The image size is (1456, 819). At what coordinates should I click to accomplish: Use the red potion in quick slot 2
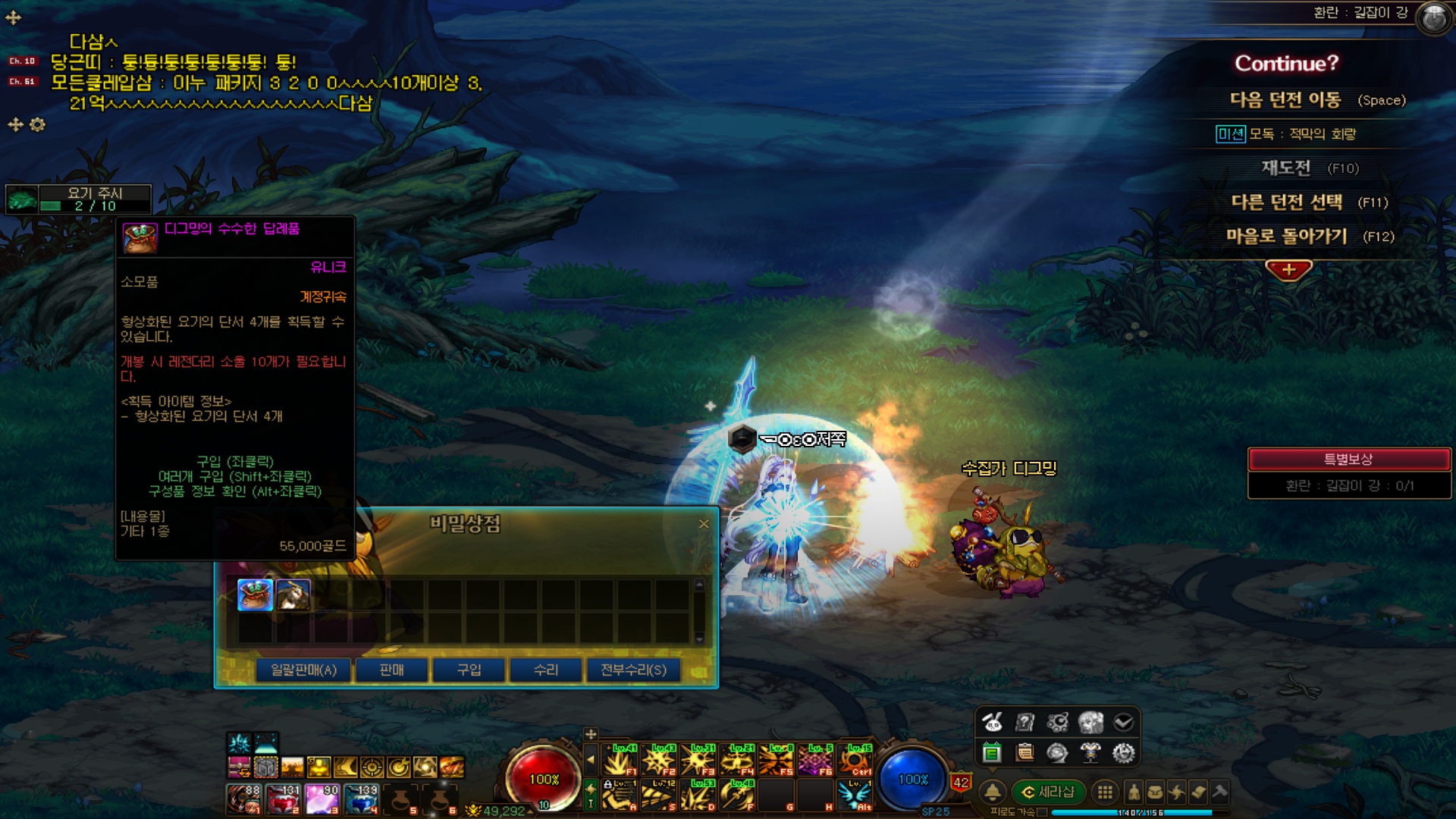tap(284, 799)
